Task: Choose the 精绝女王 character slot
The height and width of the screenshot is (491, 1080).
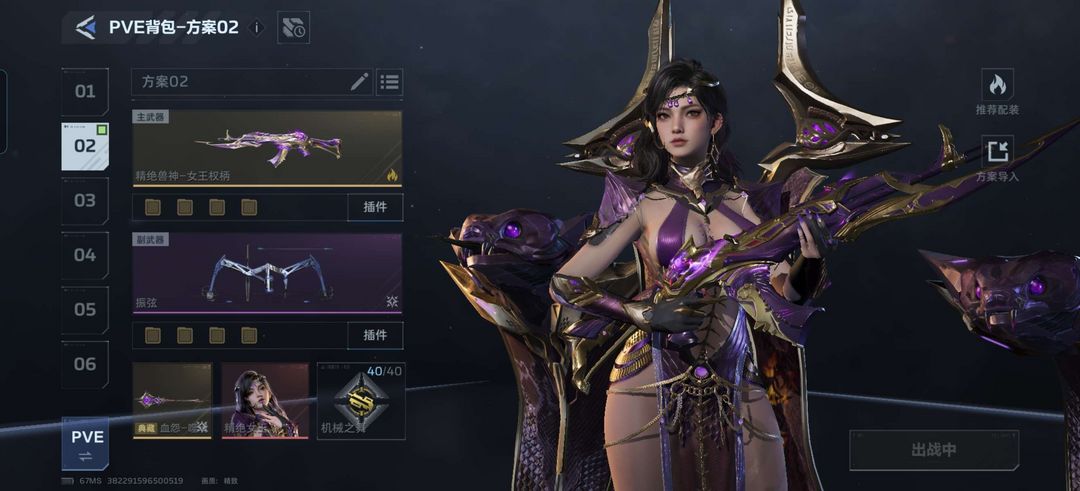Action: [265, 400]
